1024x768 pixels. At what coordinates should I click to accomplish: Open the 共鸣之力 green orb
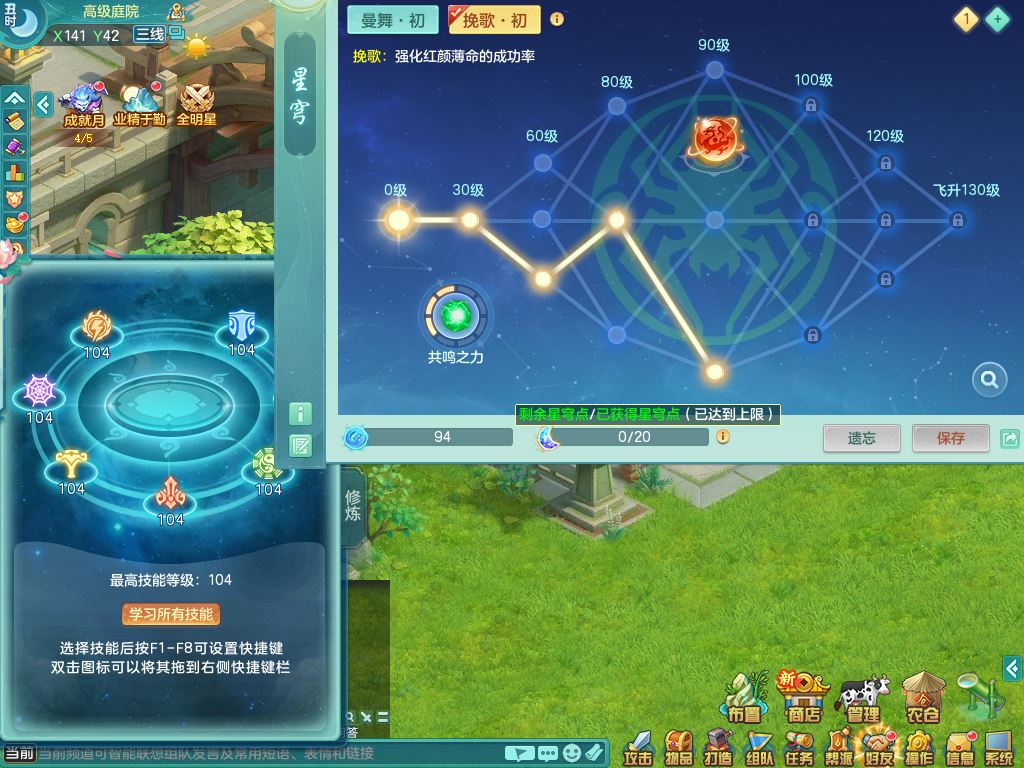point(455,316)
